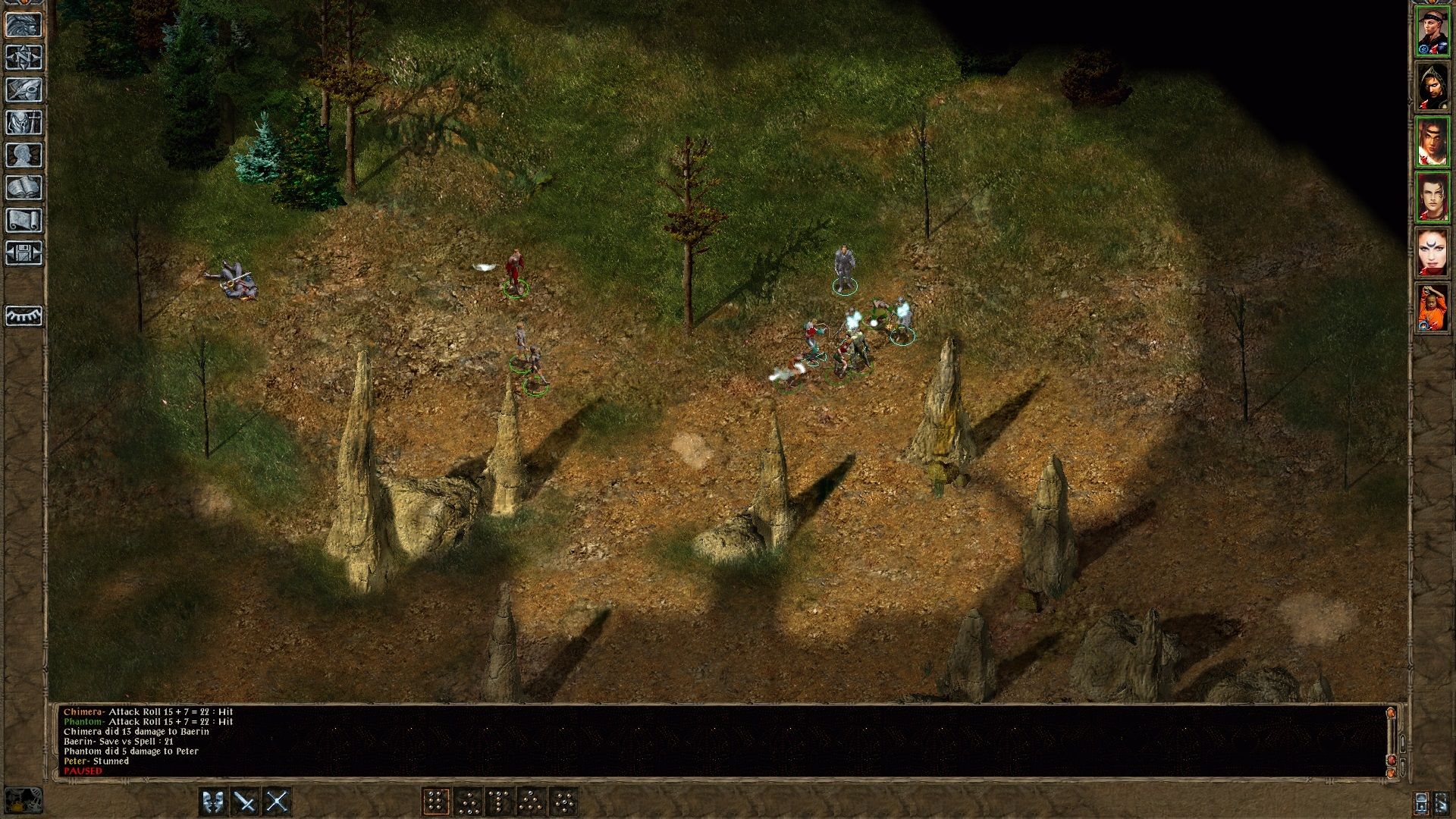Select the wedge triangle party formation

532,802
